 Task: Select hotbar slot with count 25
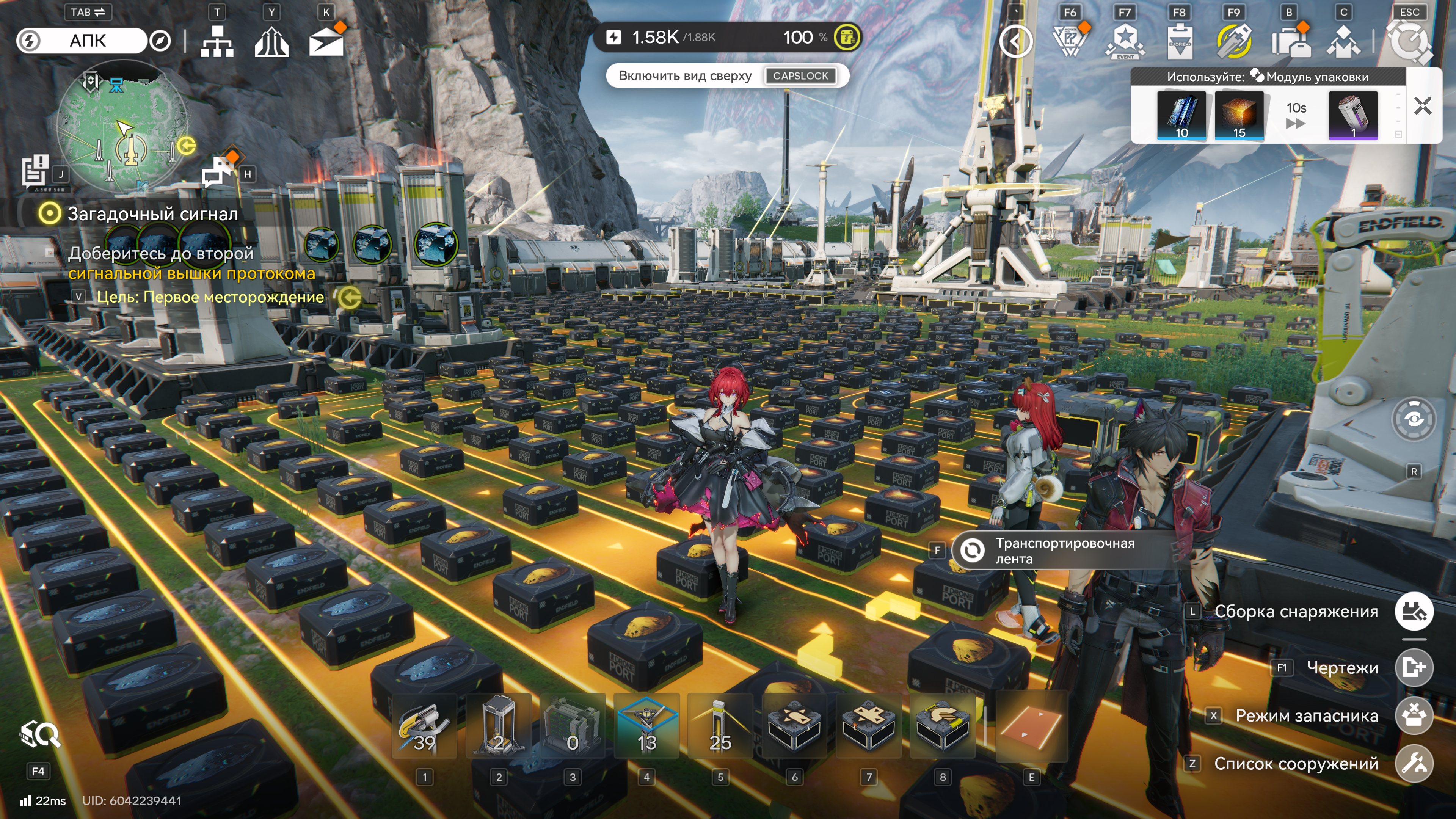(x=720, y=727)
